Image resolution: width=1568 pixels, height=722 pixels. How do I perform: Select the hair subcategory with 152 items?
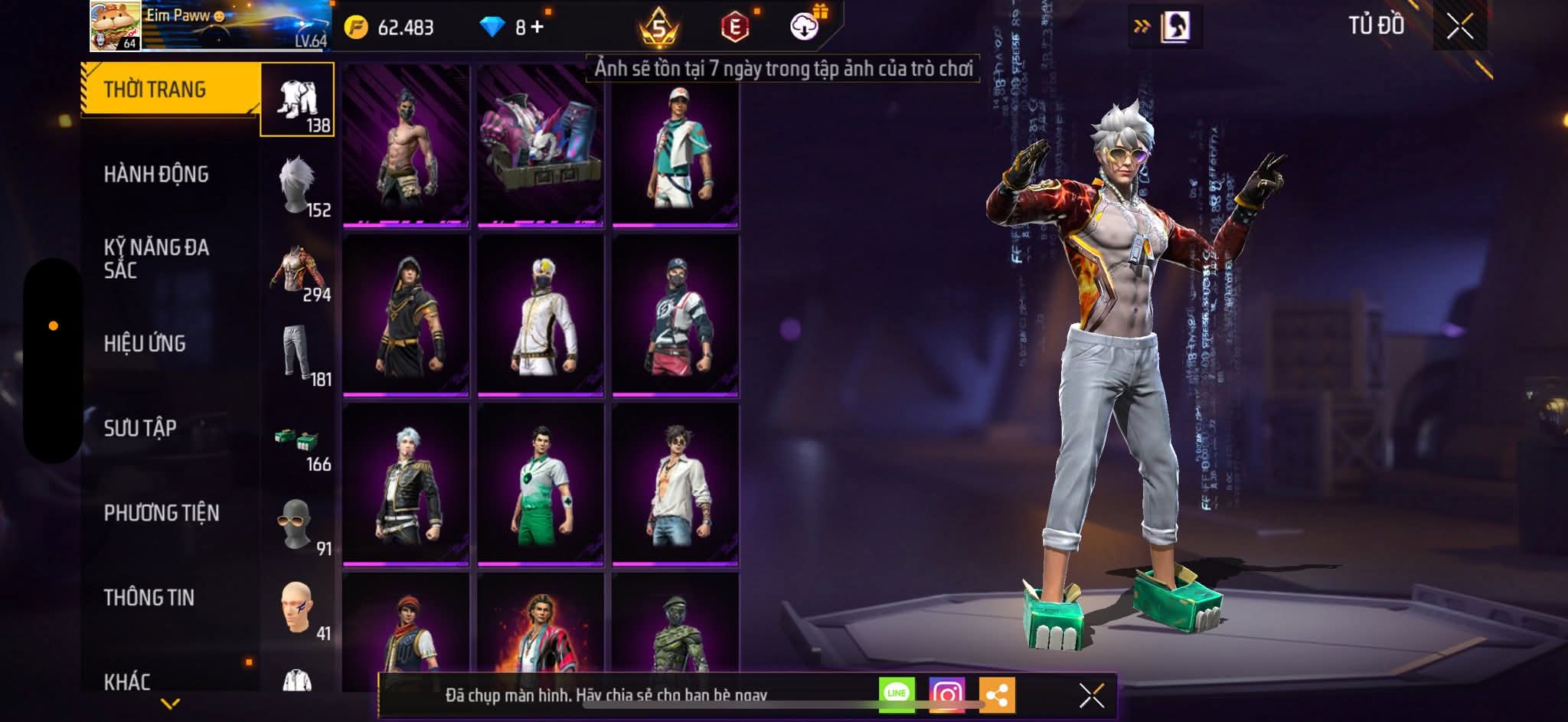point(298,185)
